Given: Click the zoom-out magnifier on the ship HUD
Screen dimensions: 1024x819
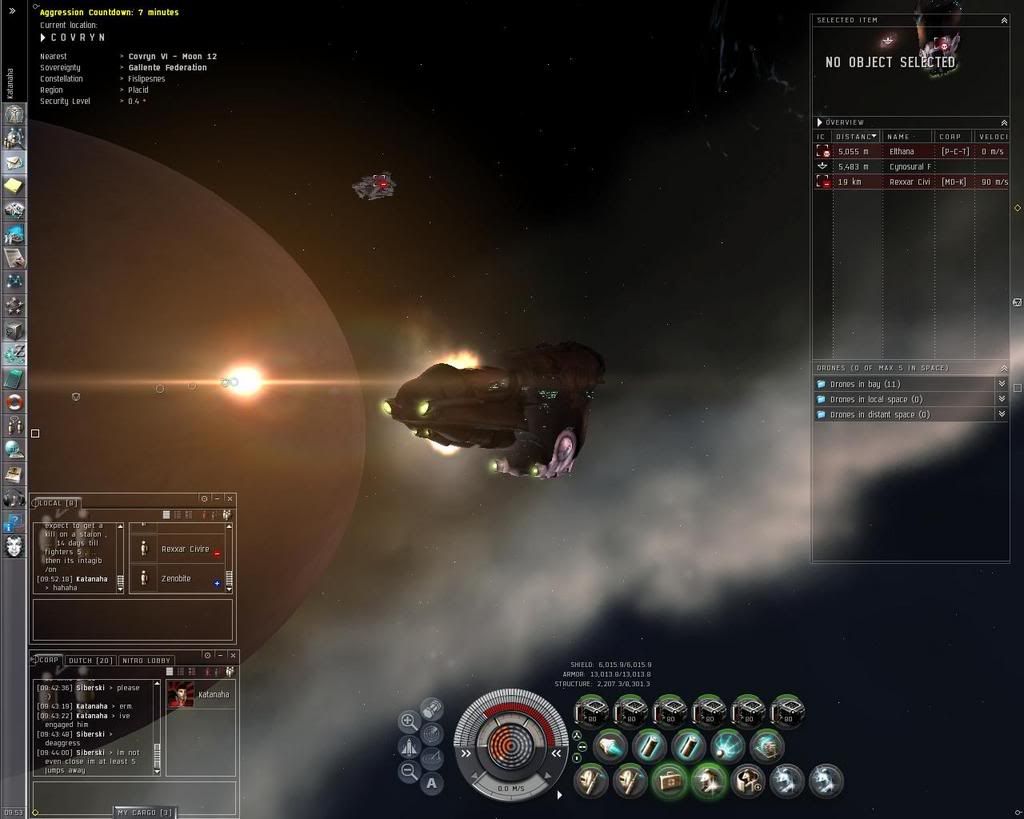Looking at the screenshot, I should coord(409,771).
